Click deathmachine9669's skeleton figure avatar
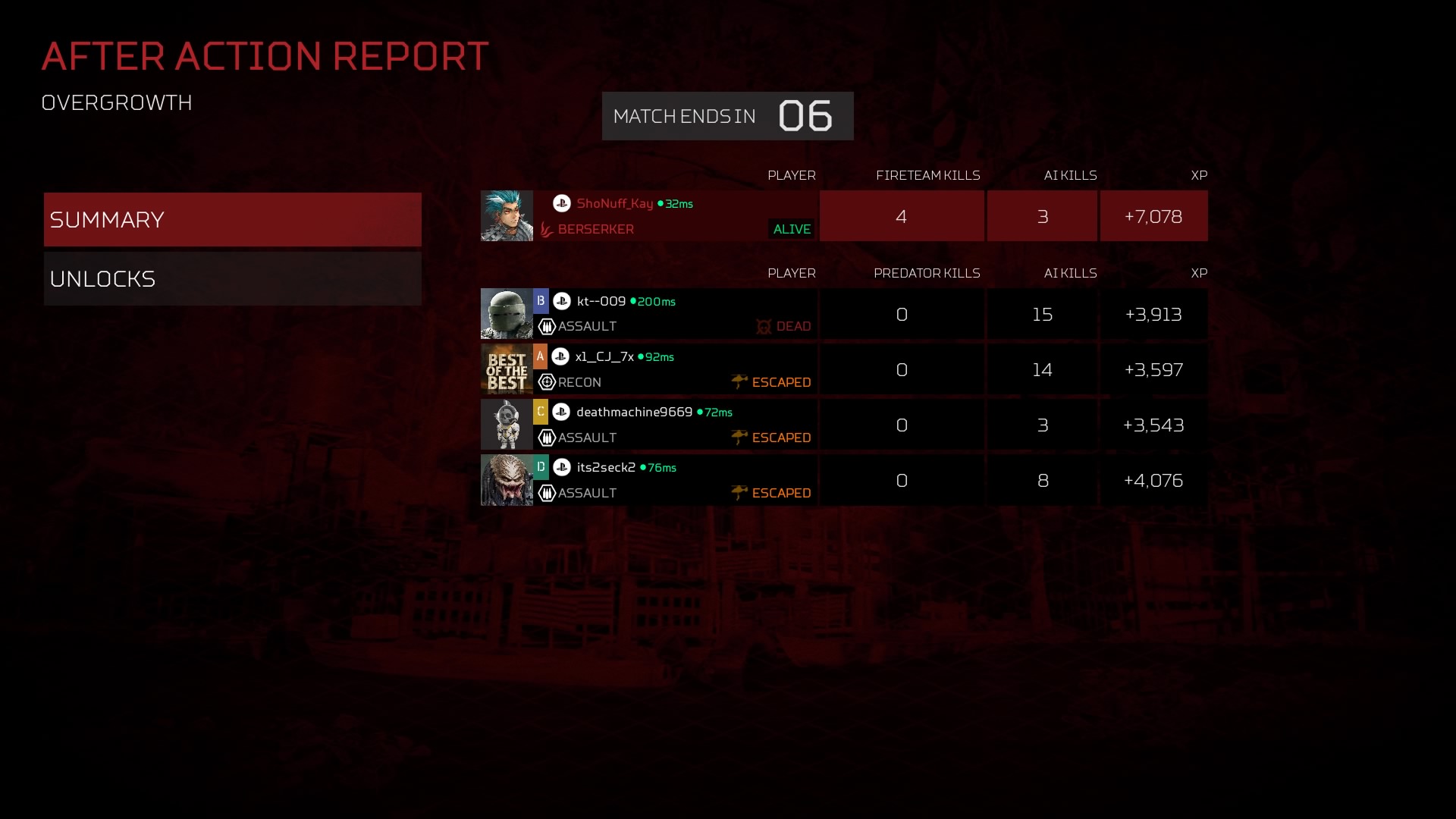This screenshot has height=819, width=1456. point(507,425)
